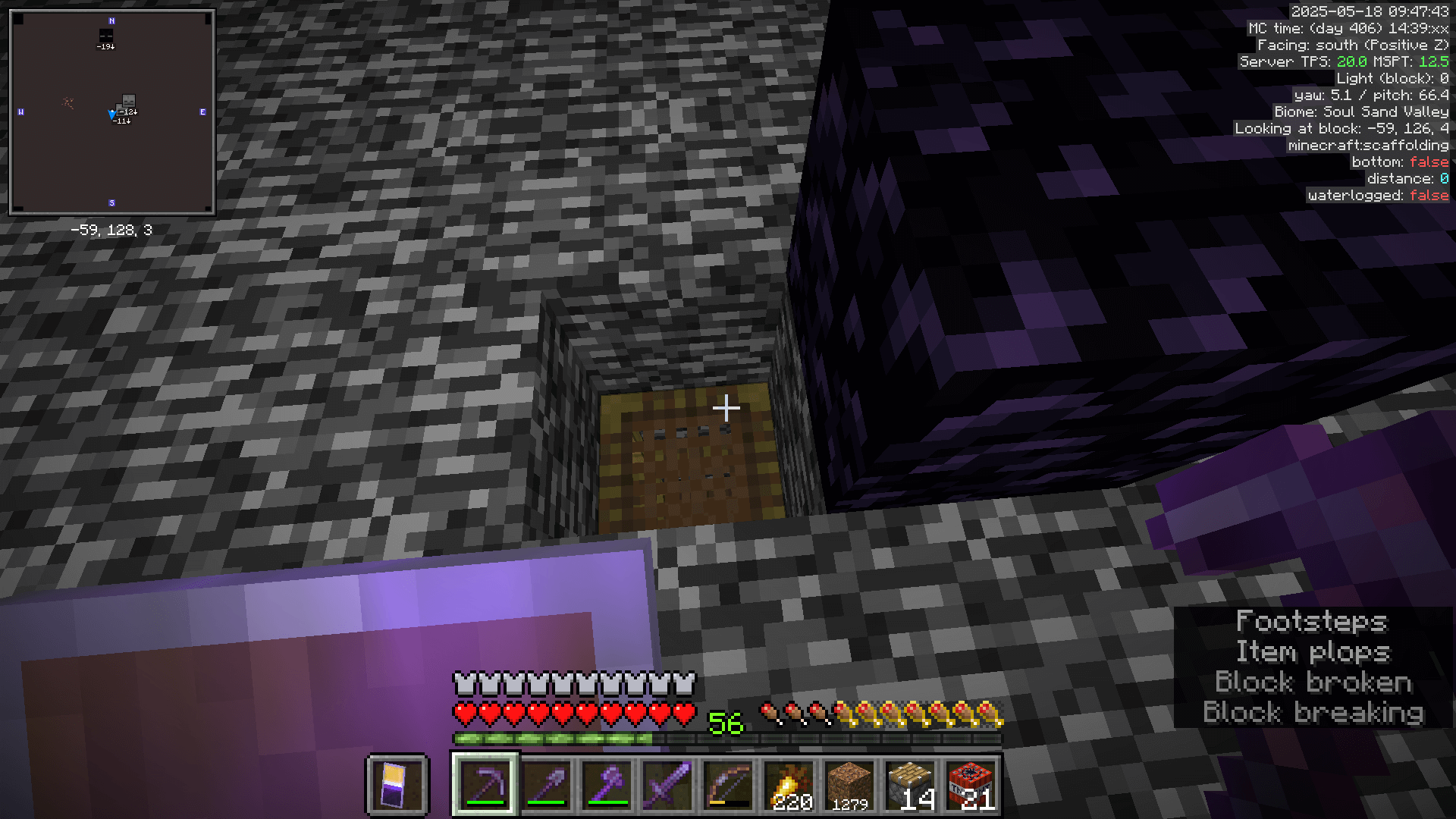
Task: Select the TNT stack of 21
Action: (969, 785)
